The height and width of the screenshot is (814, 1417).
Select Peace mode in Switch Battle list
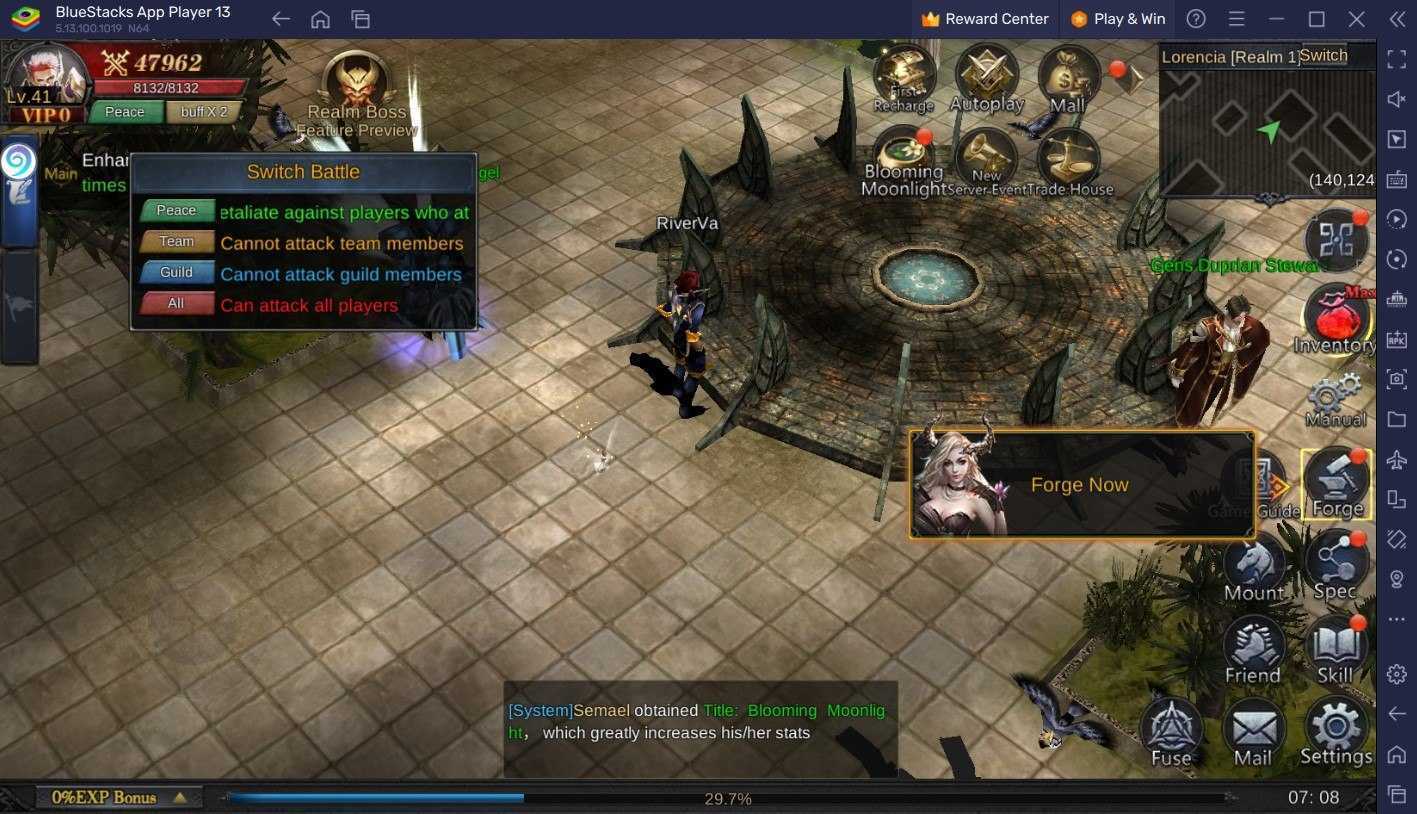(177, 211)
